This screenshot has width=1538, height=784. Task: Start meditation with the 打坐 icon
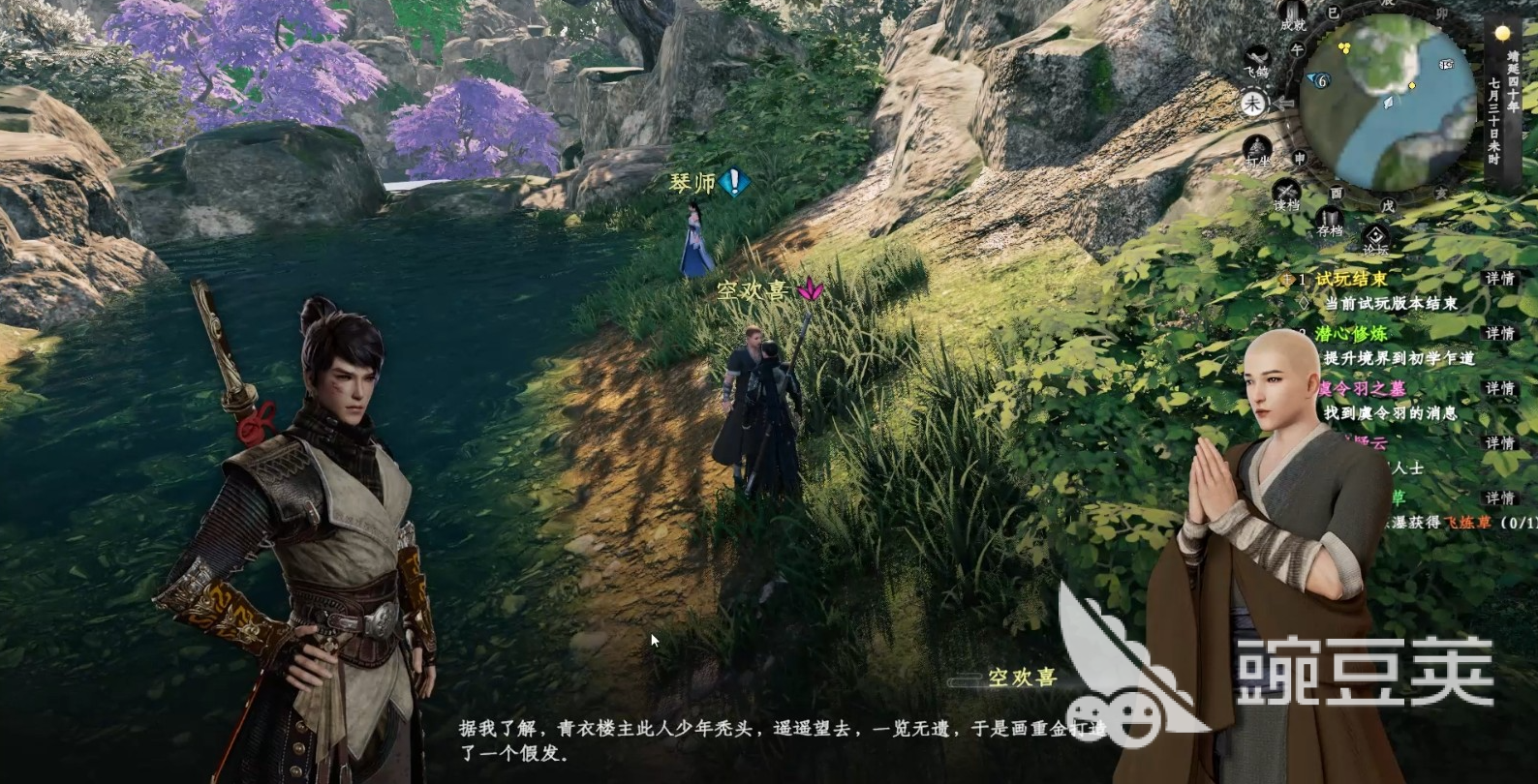point(1257,150)
